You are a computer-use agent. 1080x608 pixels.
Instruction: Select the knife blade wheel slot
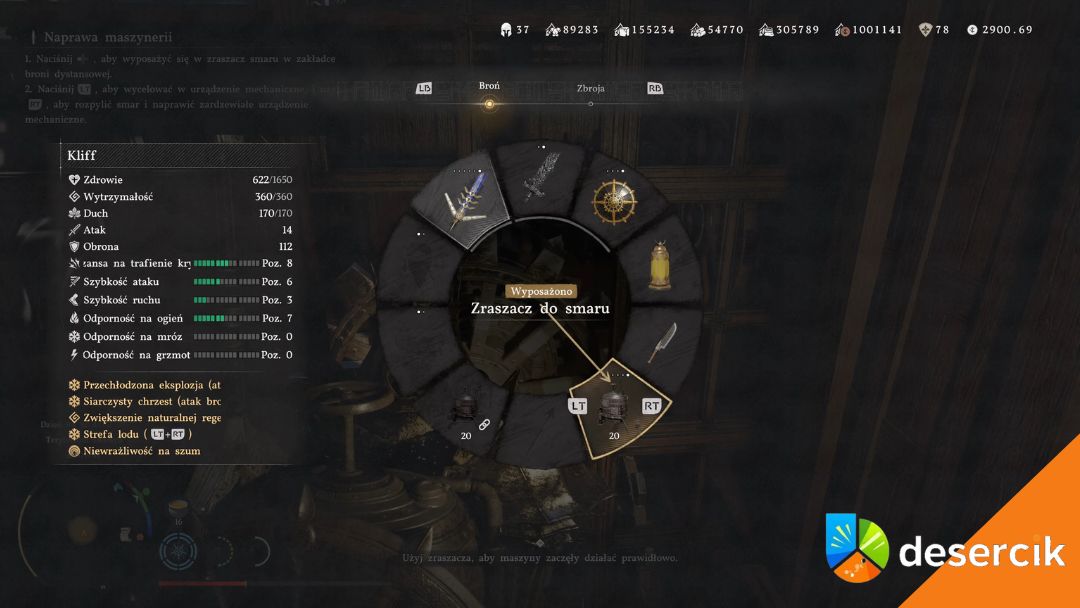pos(661,342)
